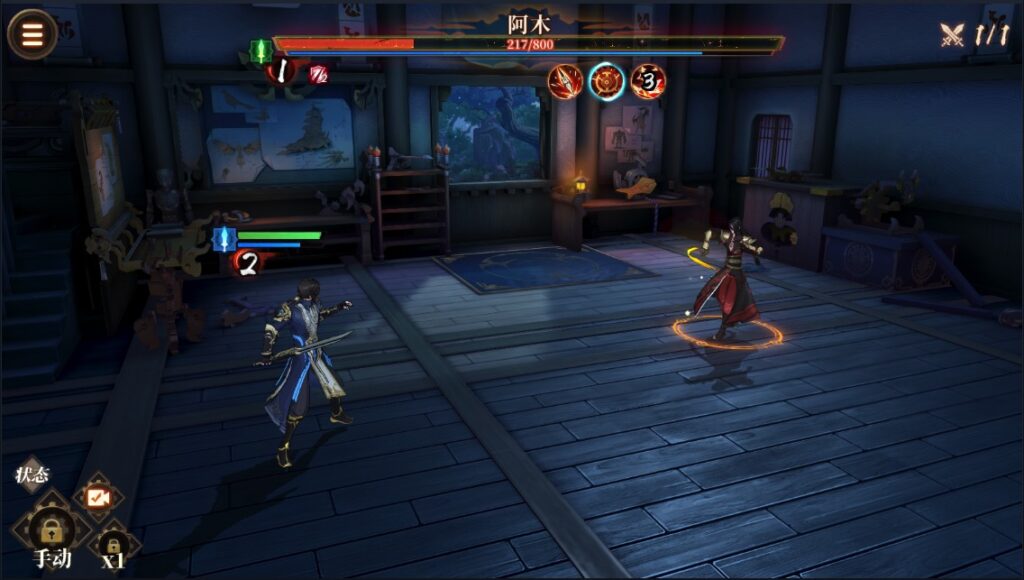The width and height of the screenshot is (1024, 580).
Task: Tap the enemy's red shield buff icon
Action: point(319,73)
